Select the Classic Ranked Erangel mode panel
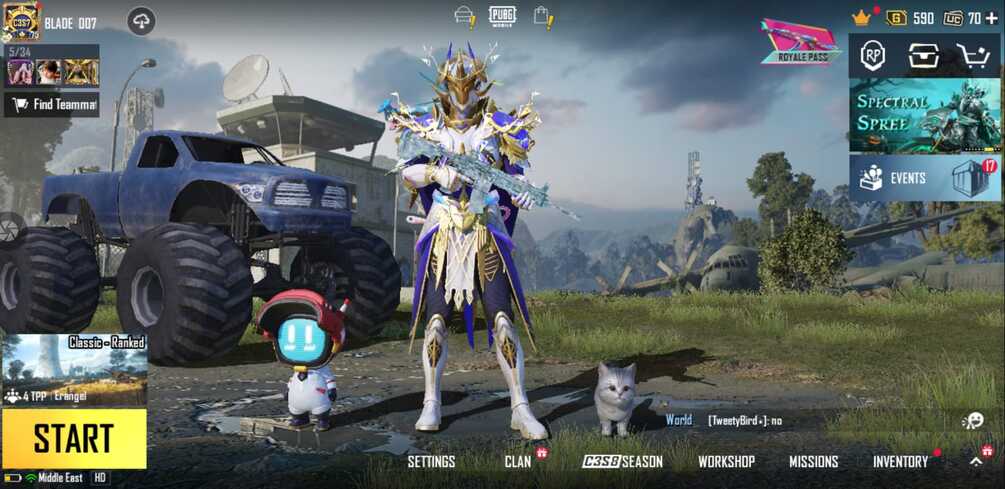Viewport: 1005px width, 489px height. coord(74,370)
